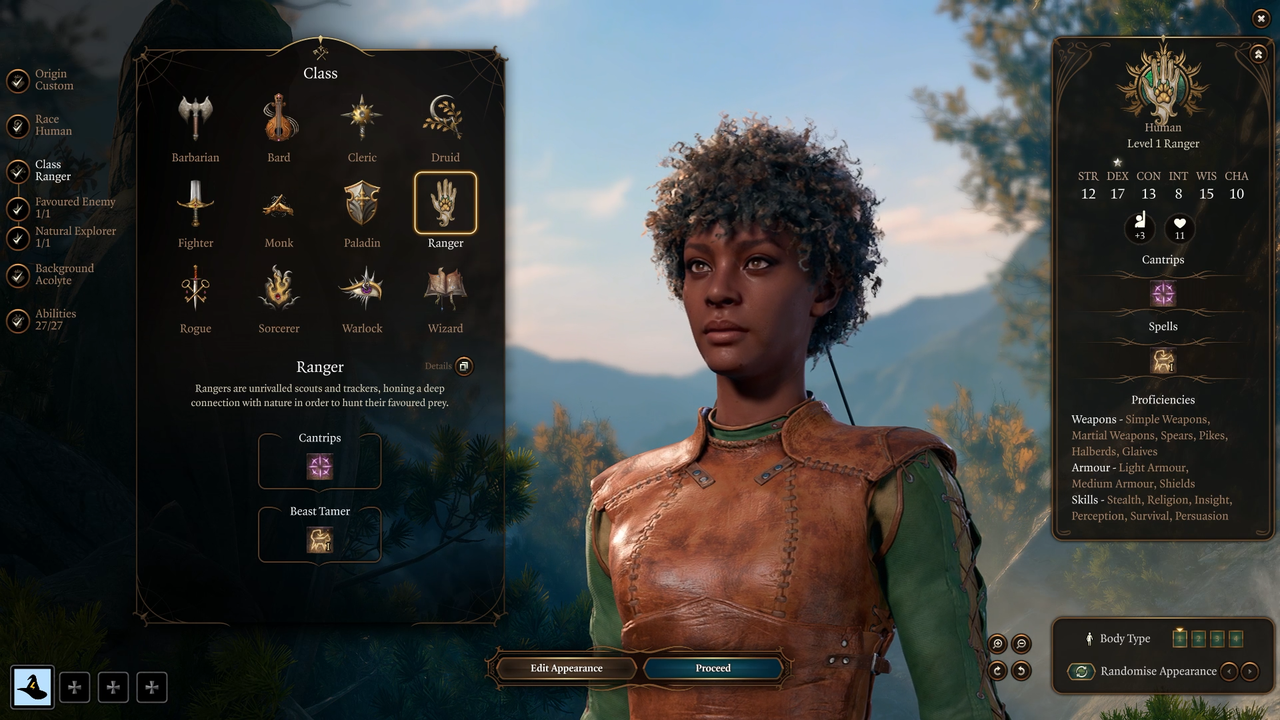This screenshot has height=720, width=1280.
Task: Click the previous appearance arrow
Action: pyautogui.click(x=1229, y=671)
